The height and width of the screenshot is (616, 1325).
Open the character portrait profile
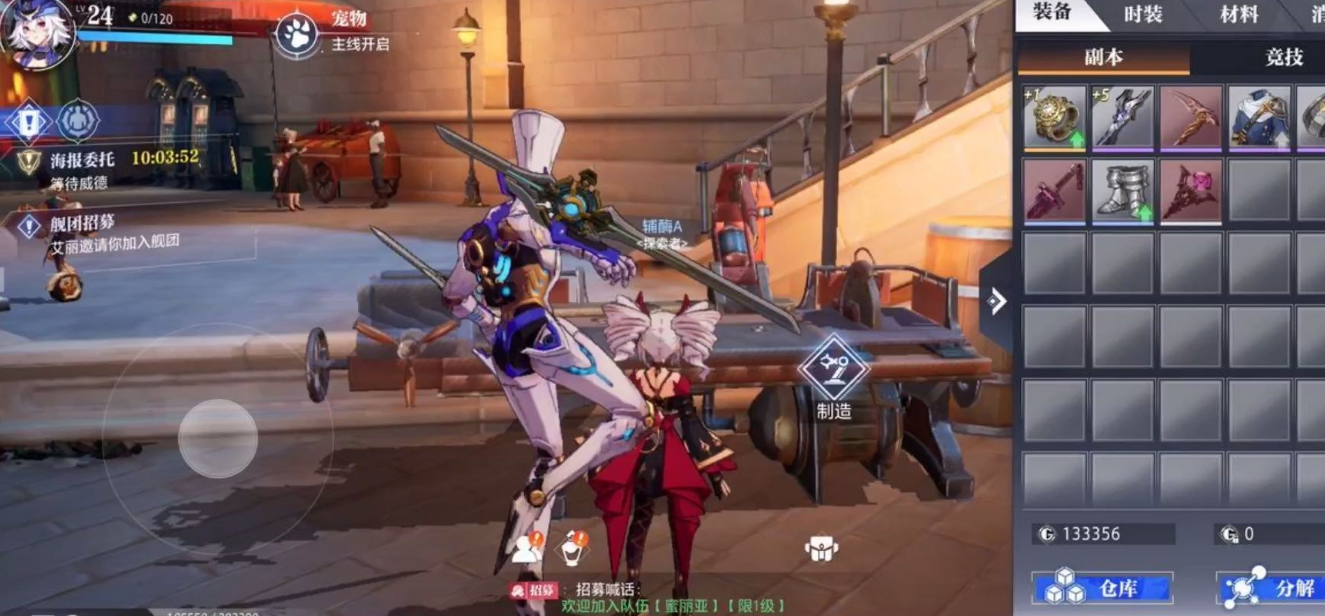[36, 32]
